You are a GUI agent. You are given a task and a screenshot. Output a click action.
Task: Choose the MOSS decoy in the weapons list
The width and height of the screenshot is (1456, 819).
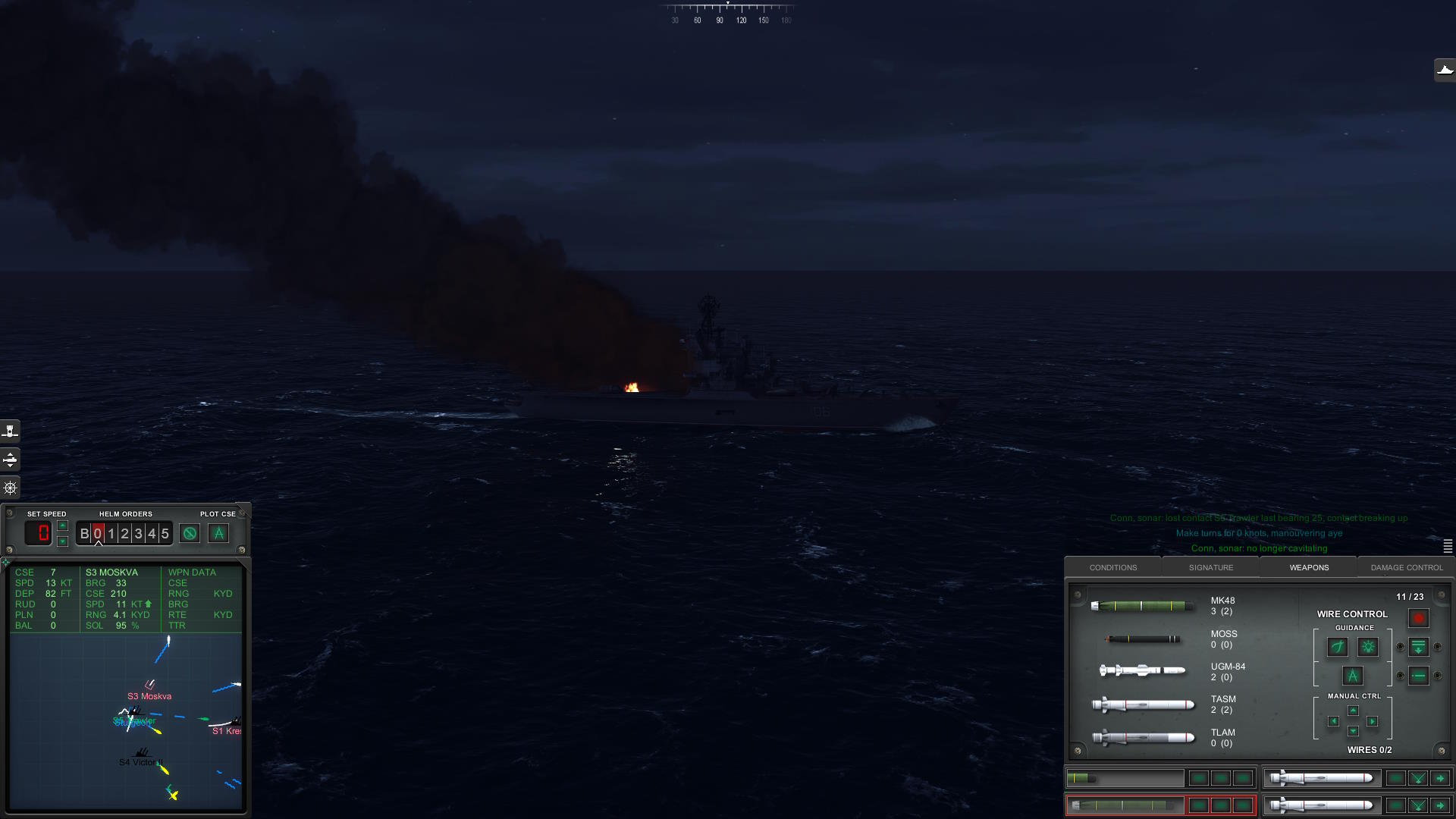(x=1142, y=639)
